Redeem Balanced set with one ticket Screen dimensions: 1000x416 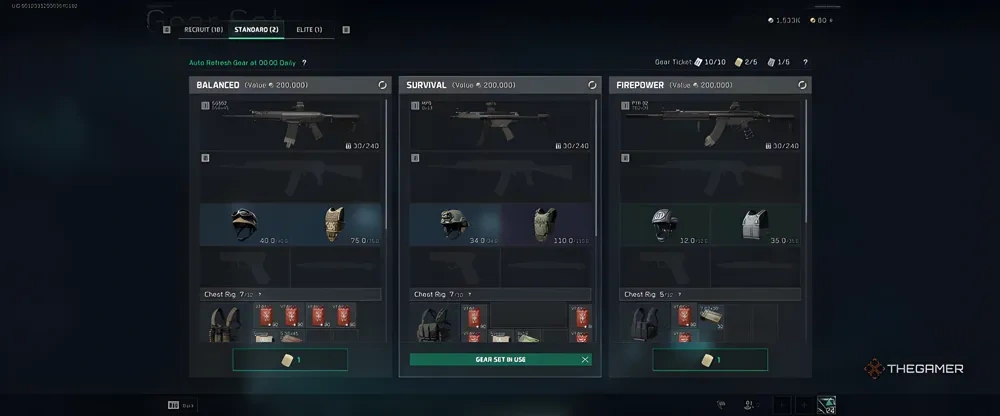tap(290, 359)
